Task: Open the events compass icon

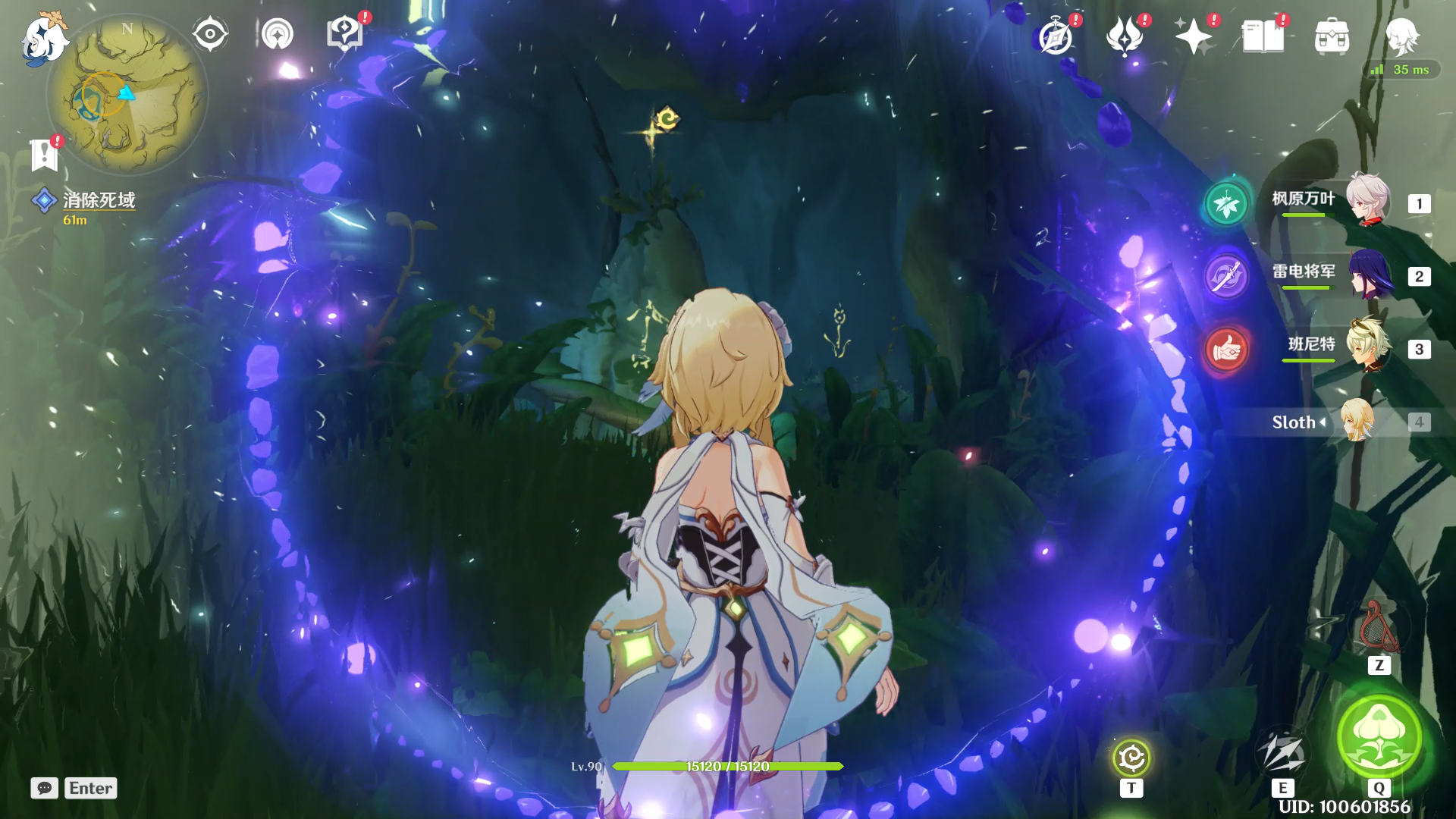Action: click(x=1056, y=36)
